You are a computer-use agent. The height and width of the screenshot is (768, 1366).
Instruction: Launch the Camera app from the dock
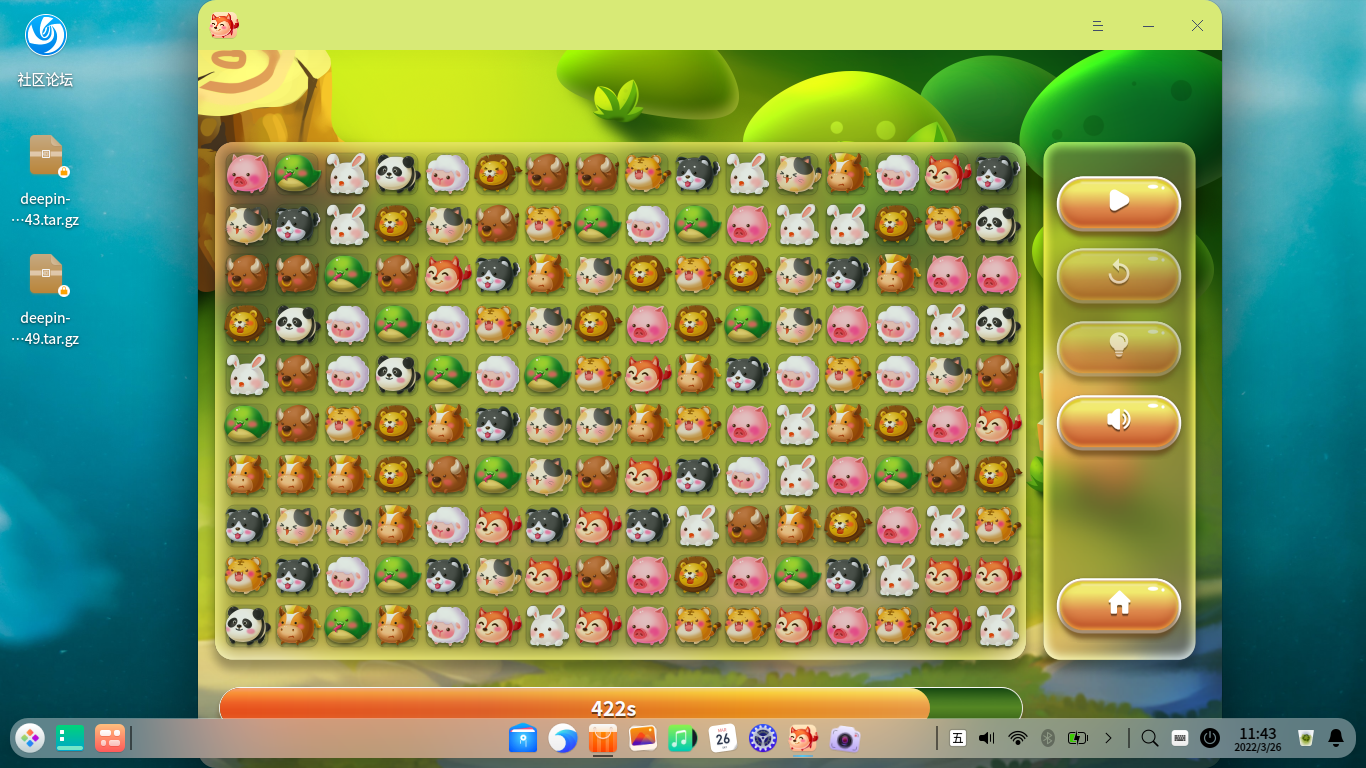(x=843, y=739)
